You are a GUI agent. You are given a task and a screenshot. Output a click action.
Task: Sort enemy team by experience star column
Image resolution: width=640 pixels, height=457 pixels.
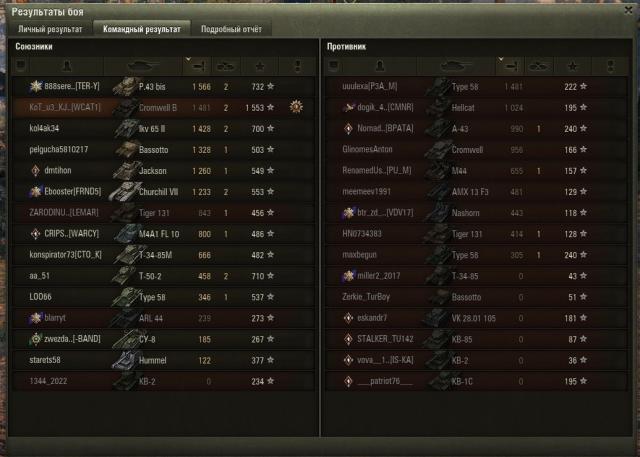click(x=581, y=66)
